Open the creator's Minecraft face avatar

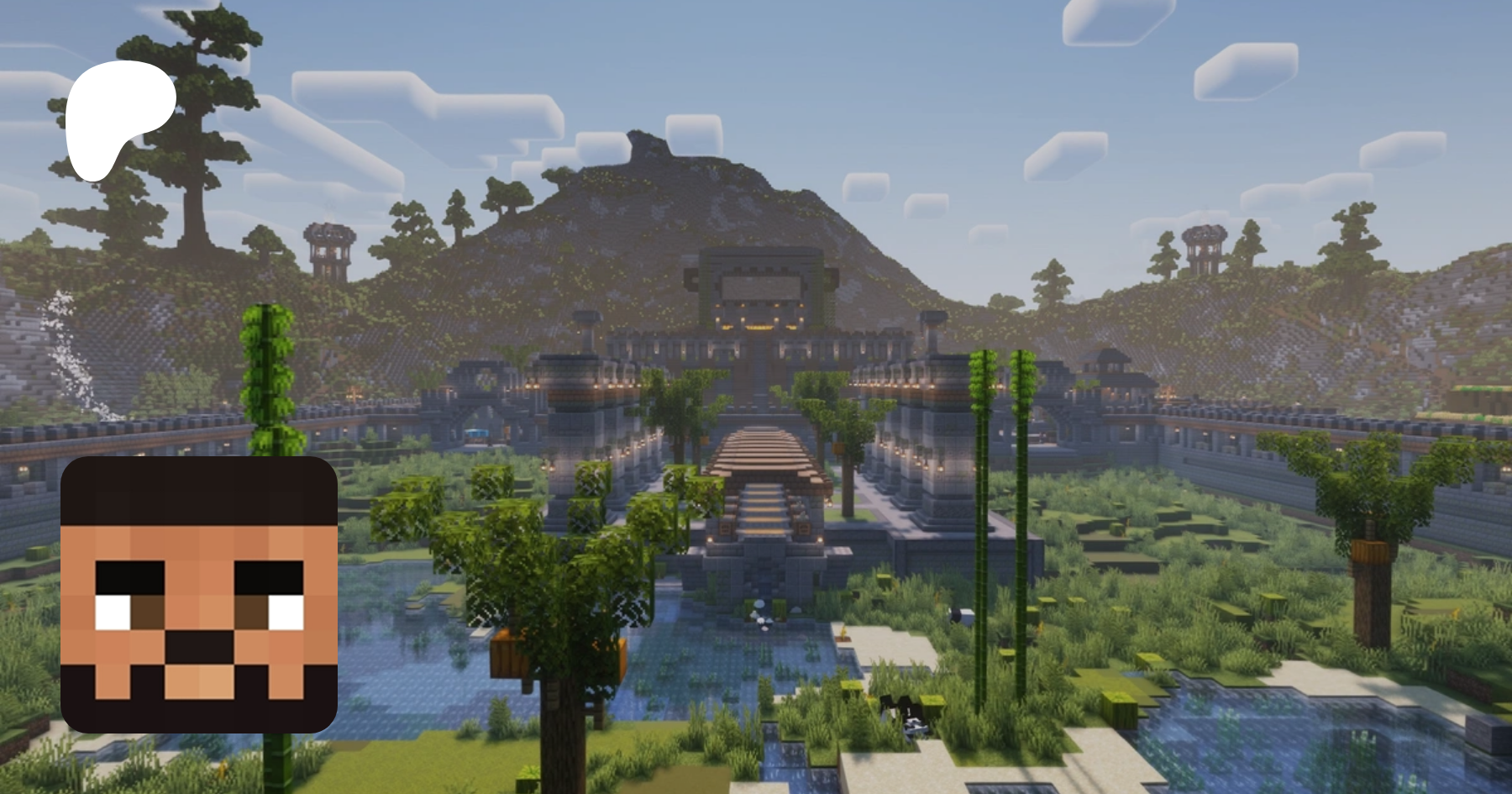(x=199, y=595)
